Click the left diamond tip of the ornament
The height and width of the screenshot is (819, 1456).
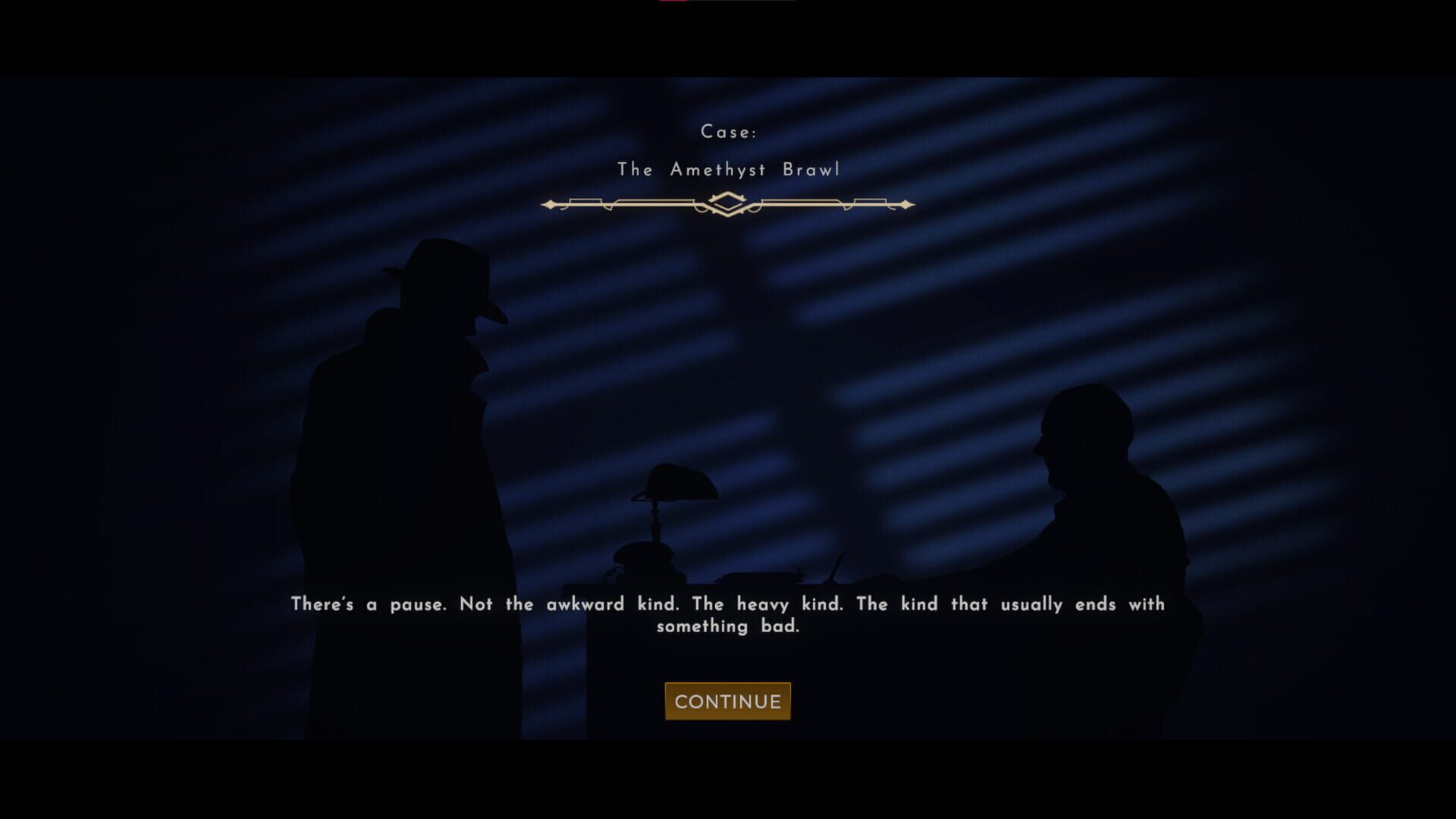tap(550, 203)
